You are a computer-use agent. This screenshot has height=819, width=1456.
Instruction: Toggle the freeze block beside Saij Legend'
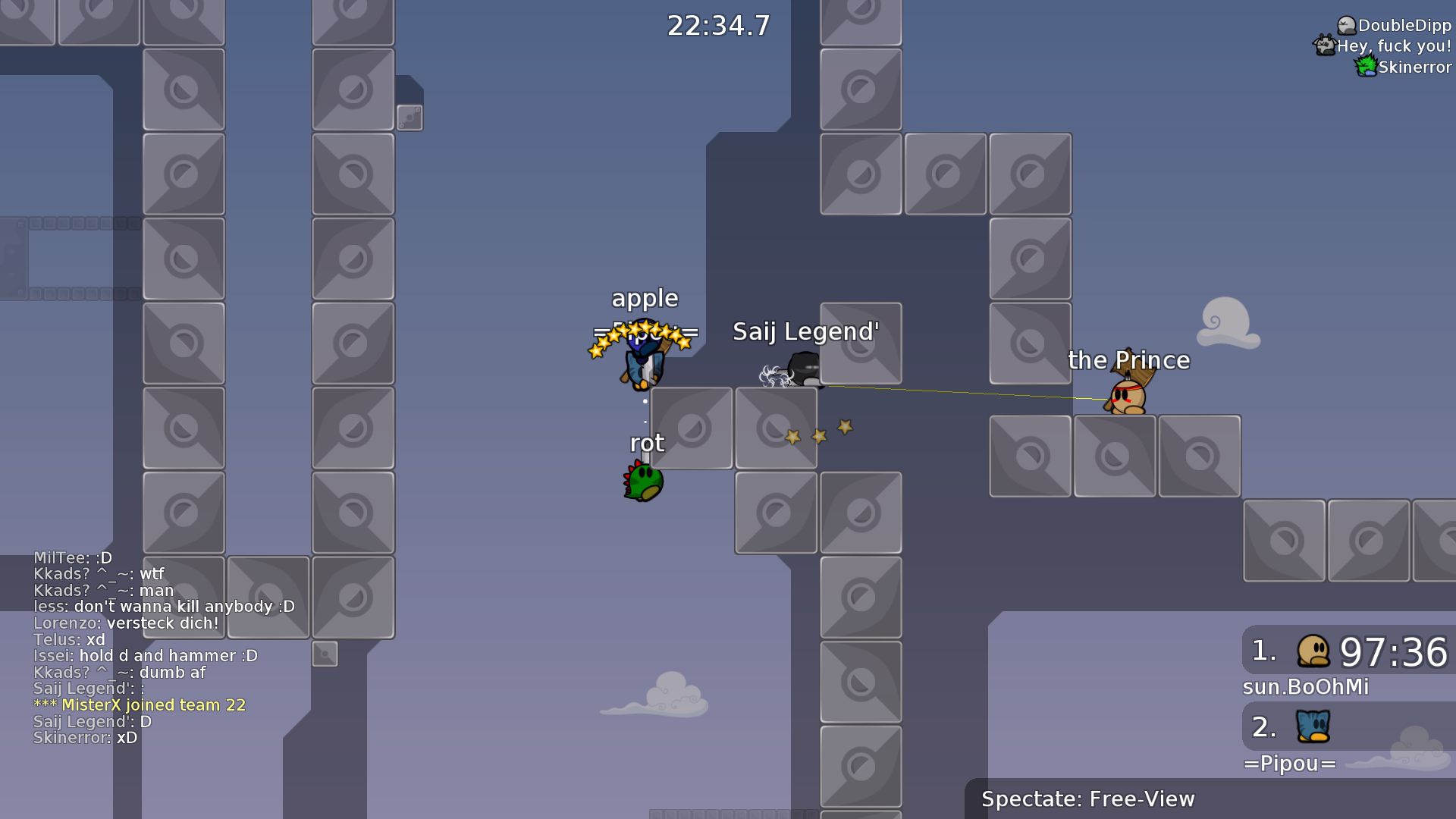click(x=861, y=344)
